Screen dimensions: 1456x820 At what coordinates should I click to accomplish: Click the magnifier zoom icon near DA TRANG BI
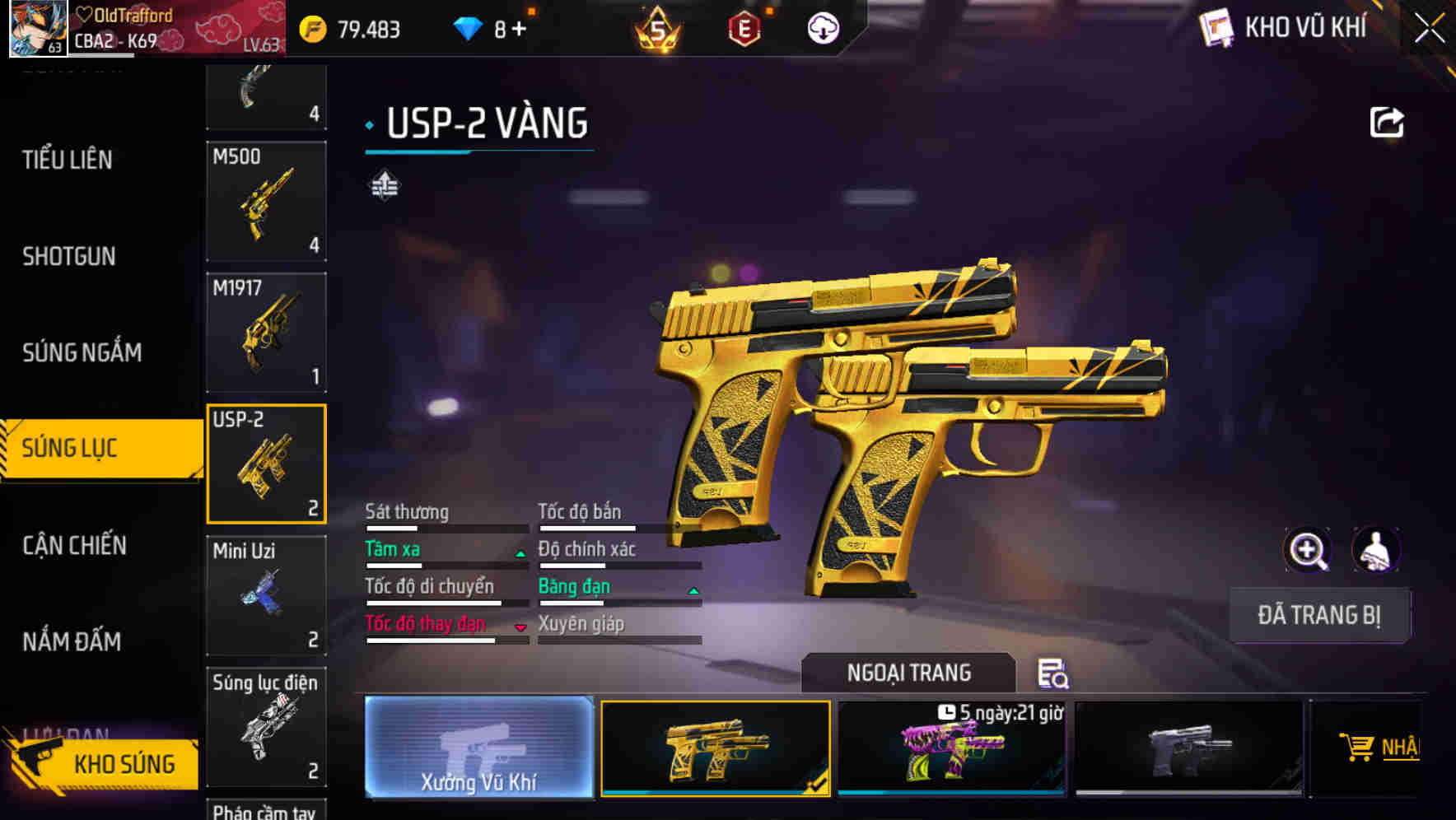point(1308,550)
